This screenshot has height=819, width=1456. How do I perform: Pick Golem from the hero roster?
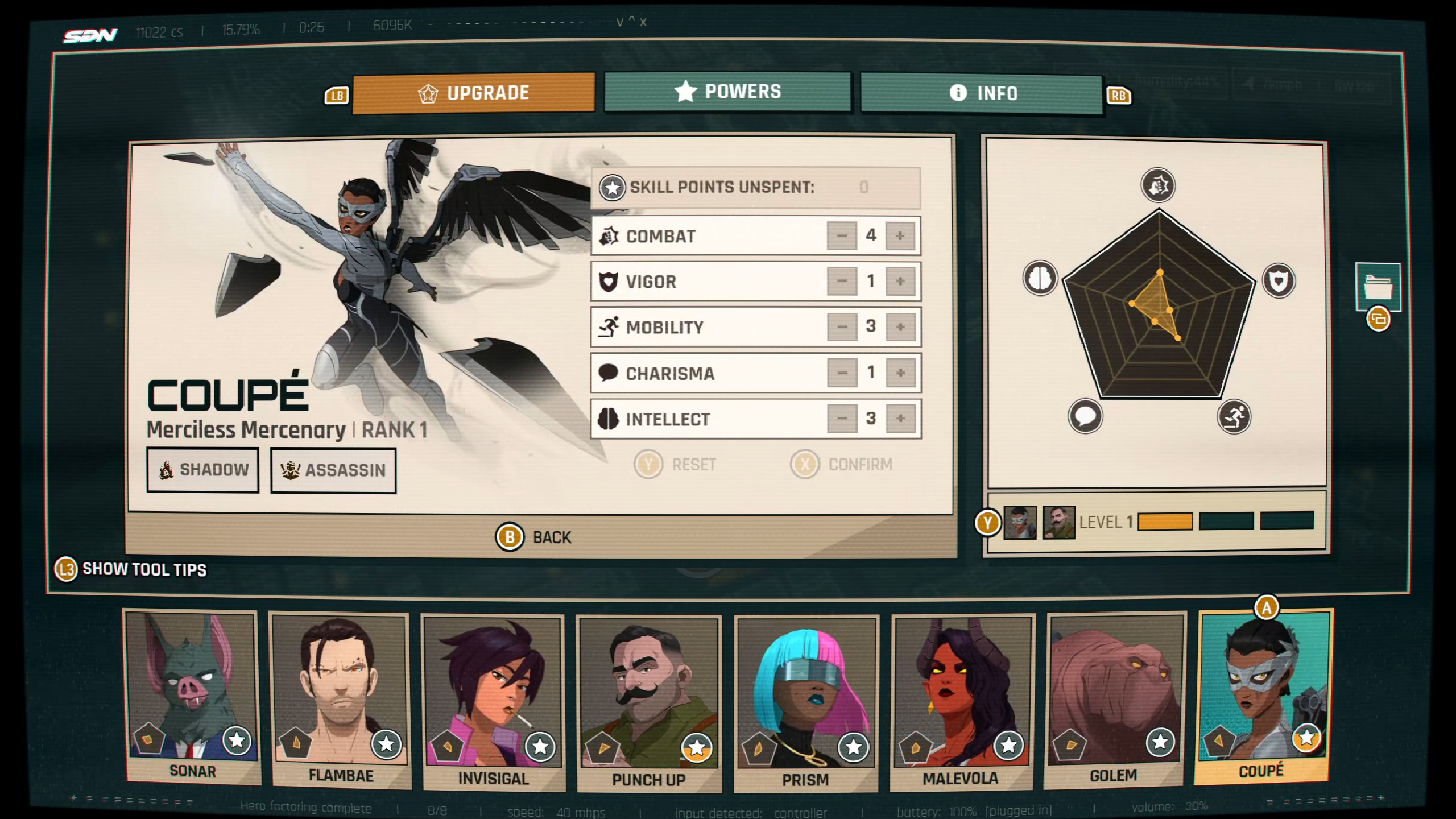click(1115, 700)
